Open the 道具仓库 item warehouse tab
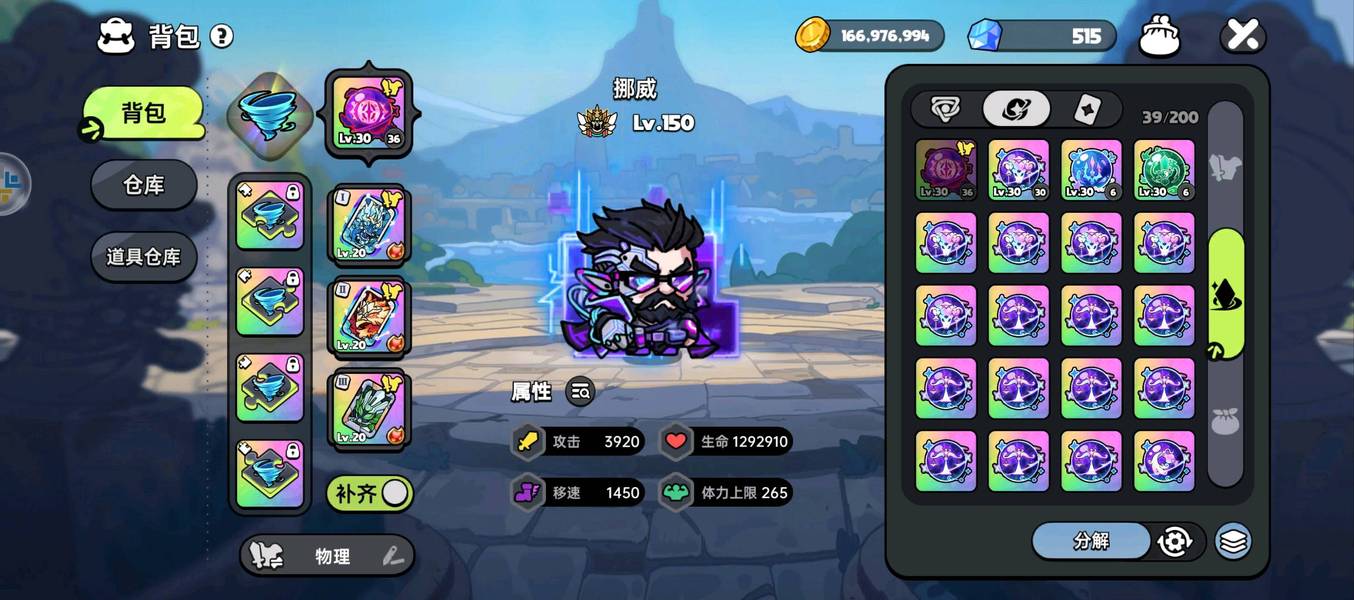Image resolution: width=1354 pixels, height=600 pixels. (143, 257)
